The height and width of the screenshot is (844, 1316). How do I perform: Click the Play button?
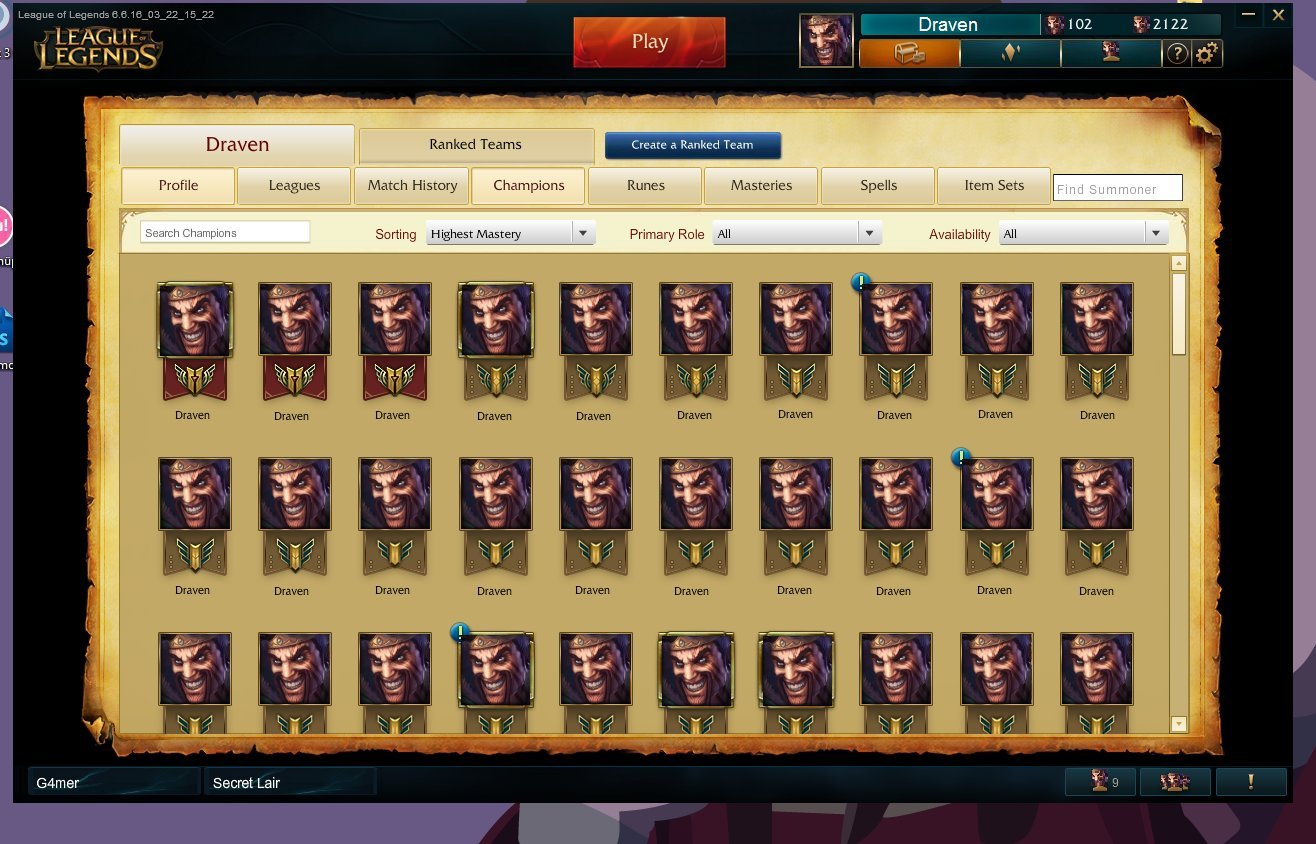(649, 41)
